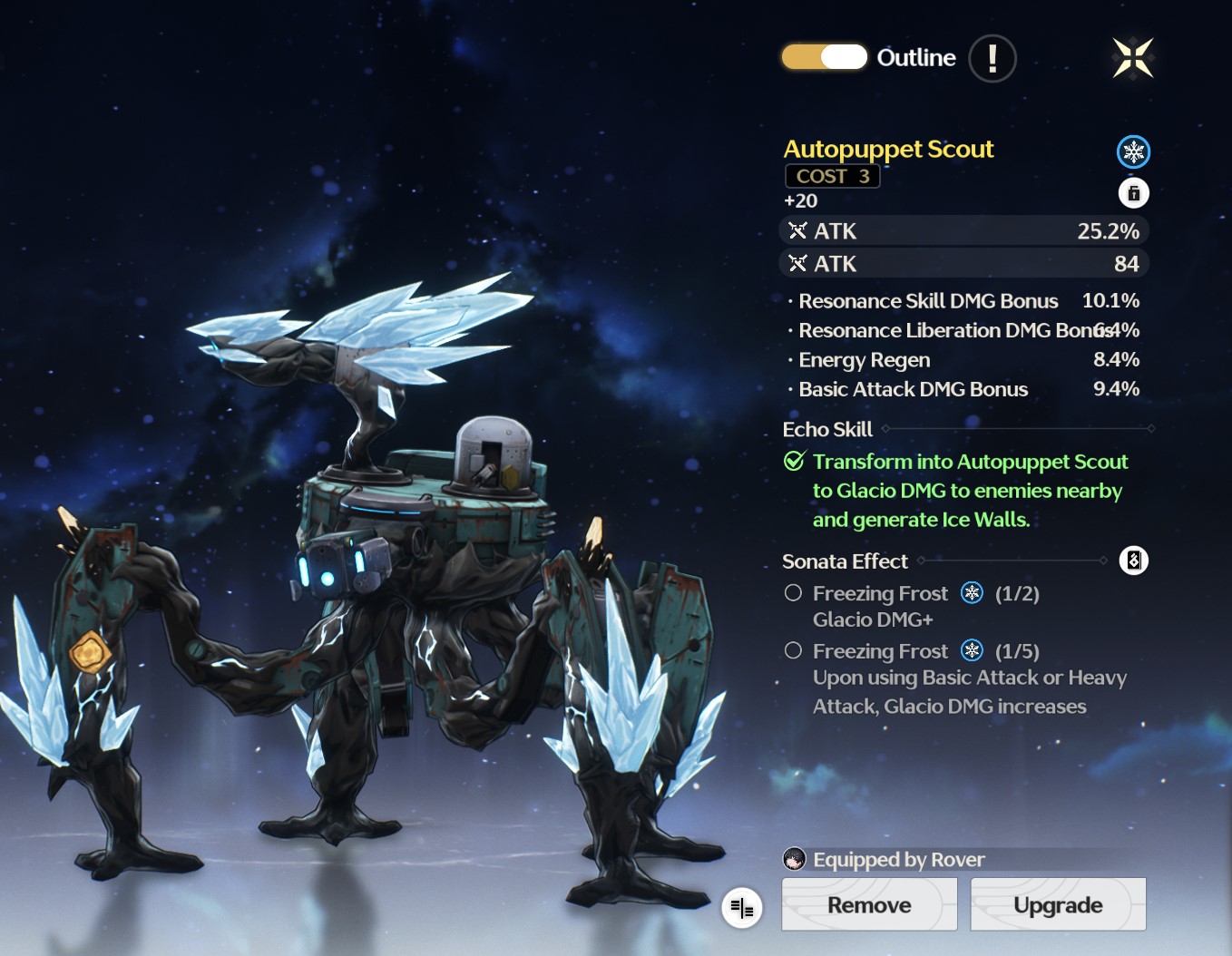Toggle the Outline switch off
The width and height of the screenshot is (1232, 956).
(824, 56)
